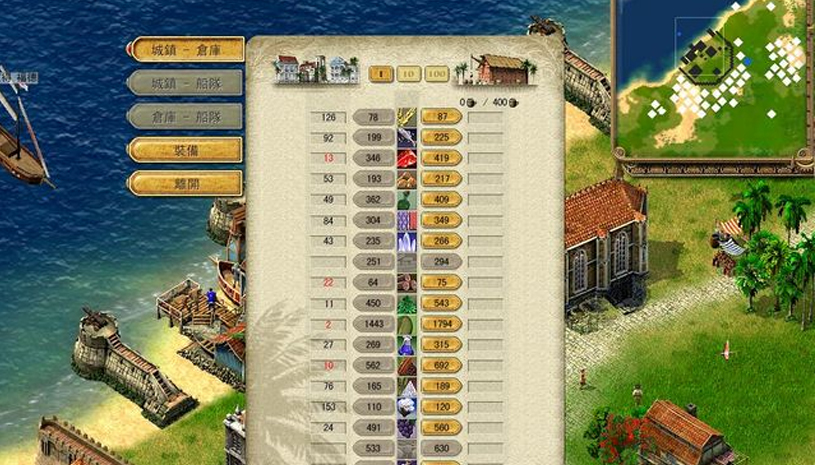Buy goods at price 315
Screen dimensions: 815x465
coord(441,345)
